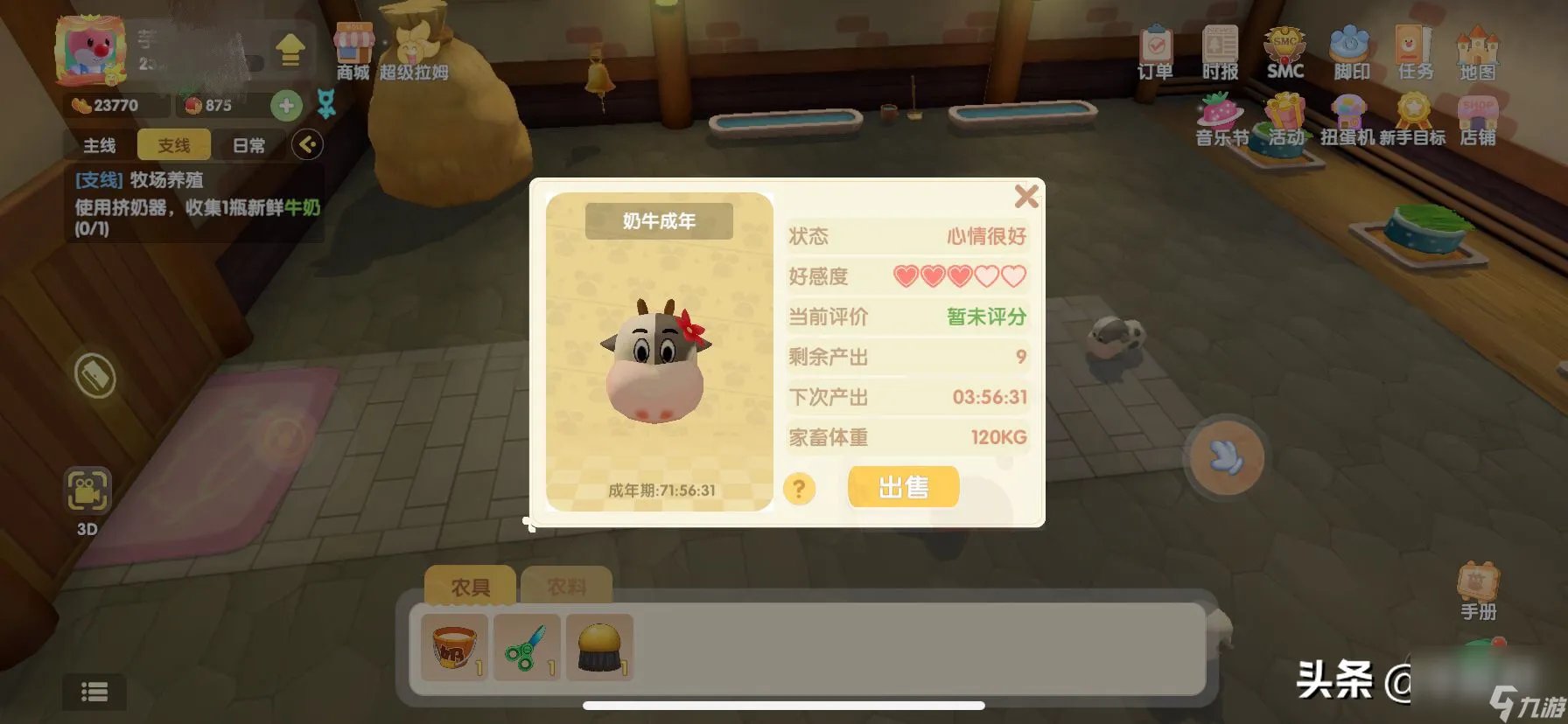Switch to the 农料 feed tab
The height and width of the screenshot is (724, 1568).
pyautogui.click(x=565, y=584)
